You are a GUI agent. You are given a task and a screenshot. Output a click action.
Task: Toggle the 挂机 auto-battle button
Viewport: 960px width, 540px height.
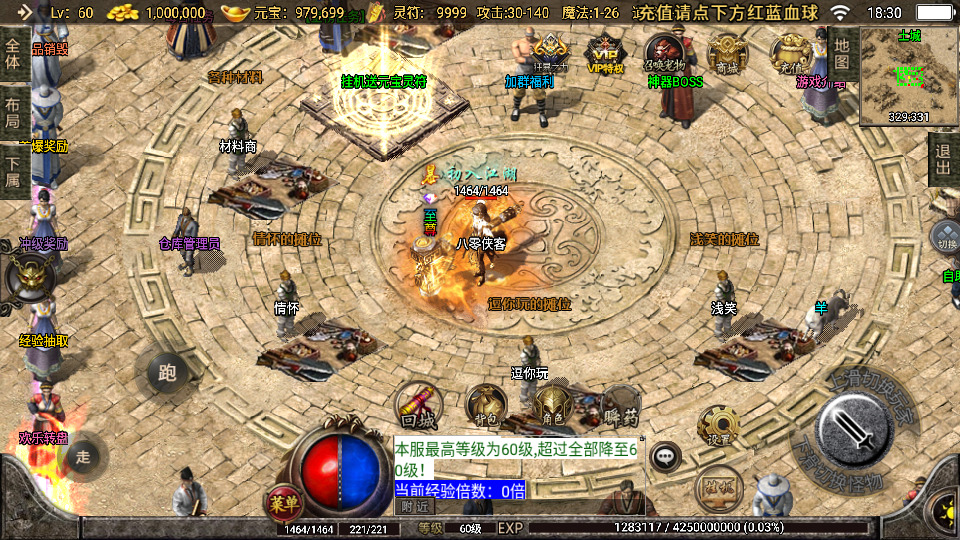[718, 486]
